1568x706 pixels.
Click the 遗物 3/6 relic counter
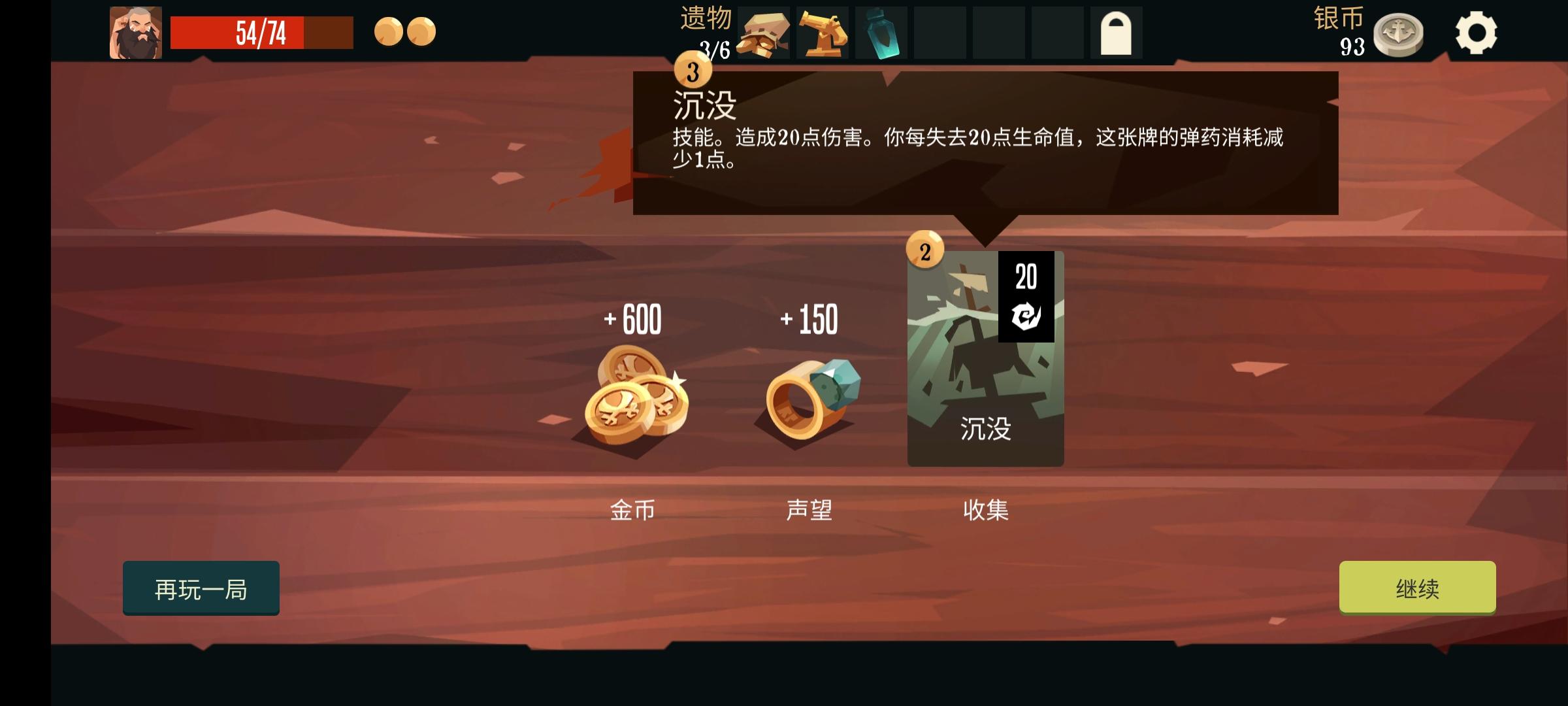705,31
